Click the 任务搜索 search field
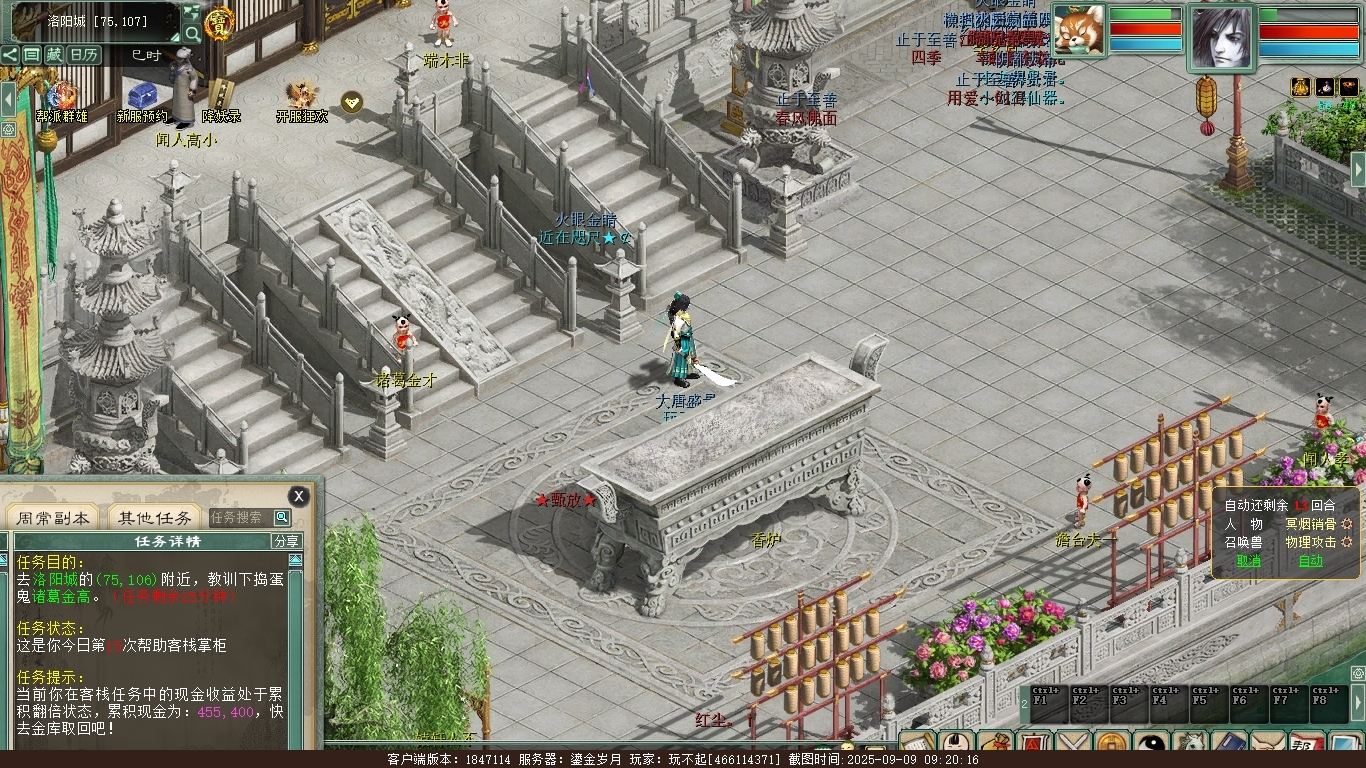Screen dimensions: 1366x768 tap(240, 518)
